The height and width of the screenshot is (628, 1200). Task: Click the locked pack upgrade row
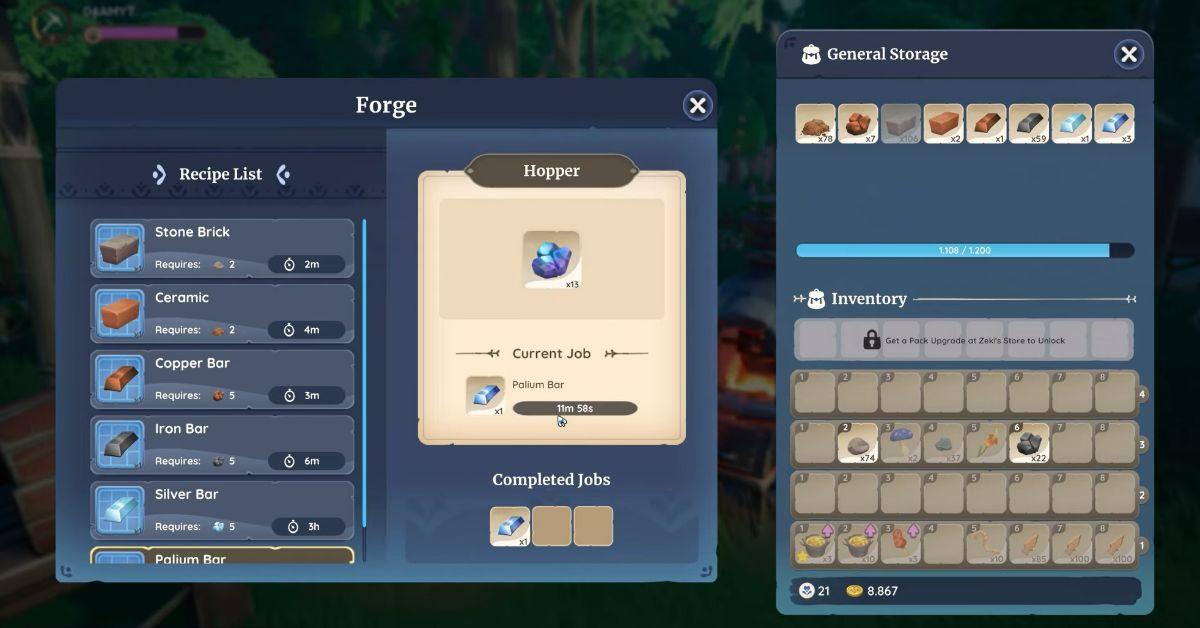pyautogui.click(x=964, y=340)
